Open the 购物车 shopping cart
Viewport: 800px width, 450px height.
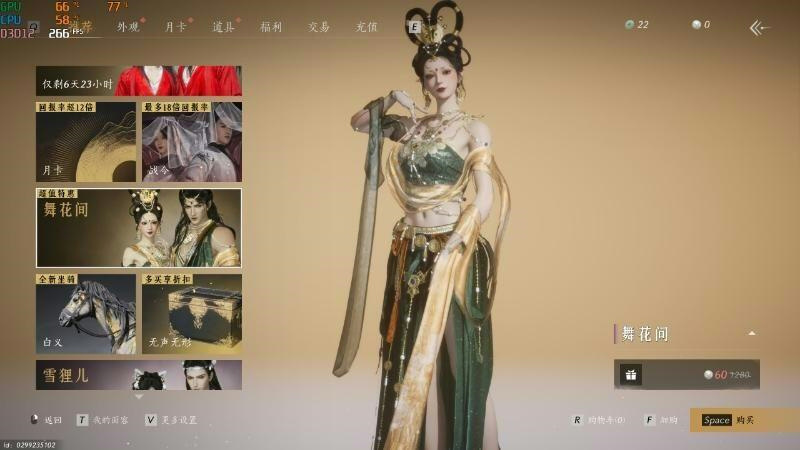point(598,420)
